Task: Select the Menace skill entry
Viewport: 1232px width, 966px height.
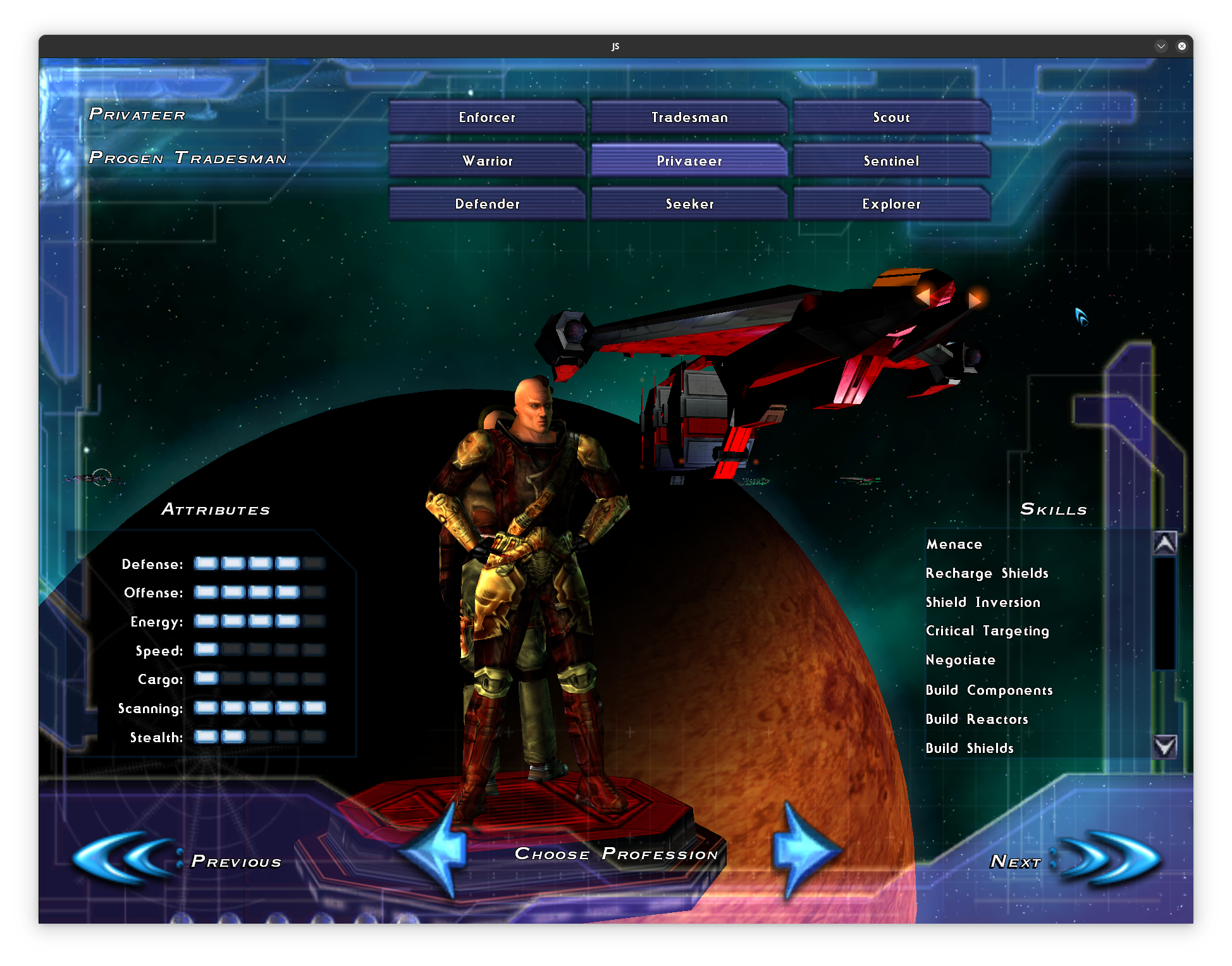Action: [x=954, y=544]
